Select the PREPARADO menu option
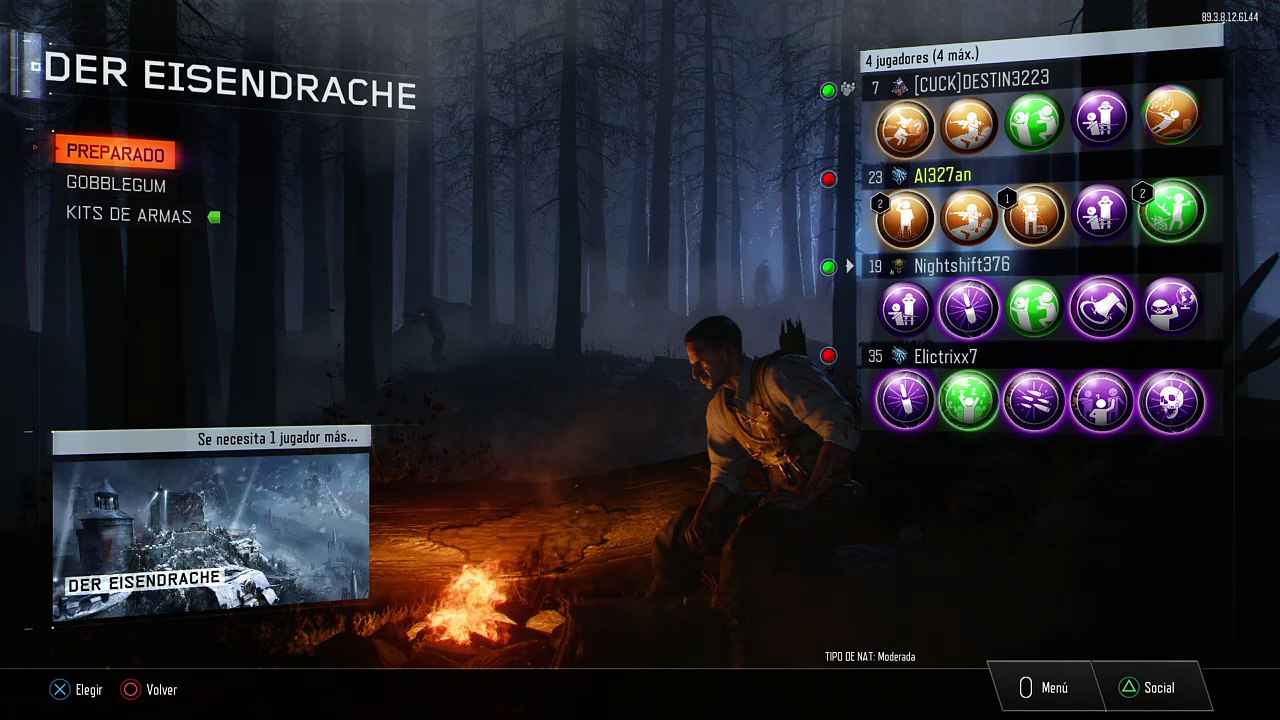Viewport: 1280px width, 720px height. pos(115,153)
